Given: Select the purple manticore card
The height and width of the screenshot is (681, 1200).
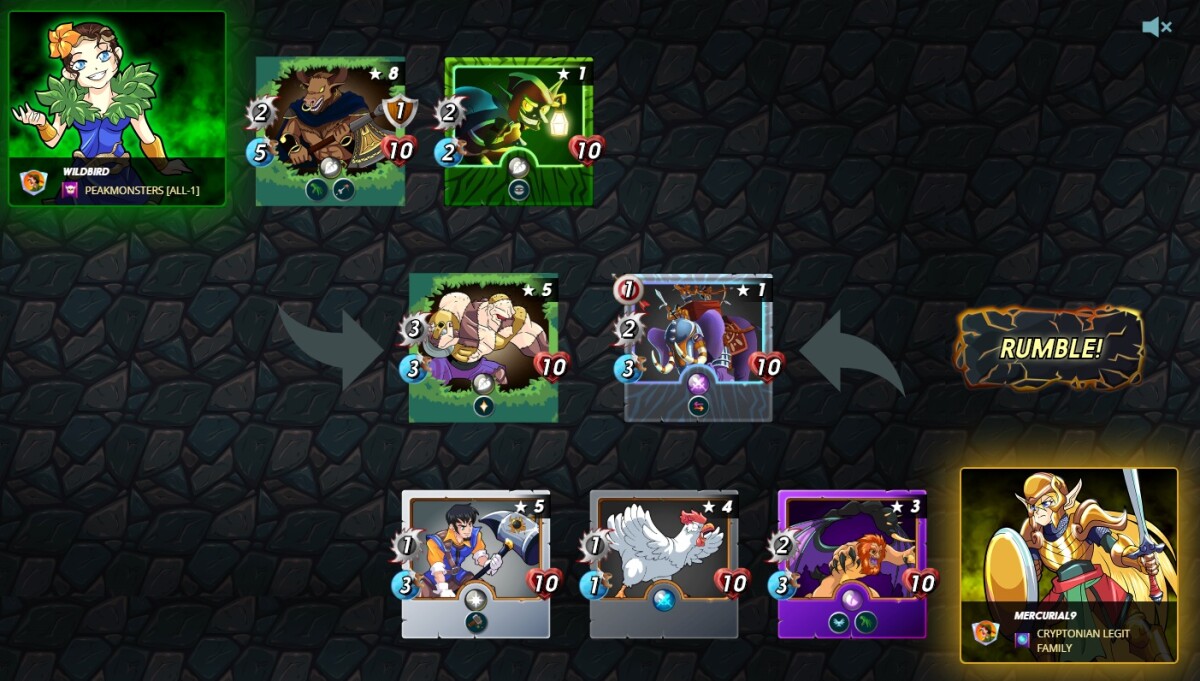Looking at the screenshot, I should pos(852,562).
